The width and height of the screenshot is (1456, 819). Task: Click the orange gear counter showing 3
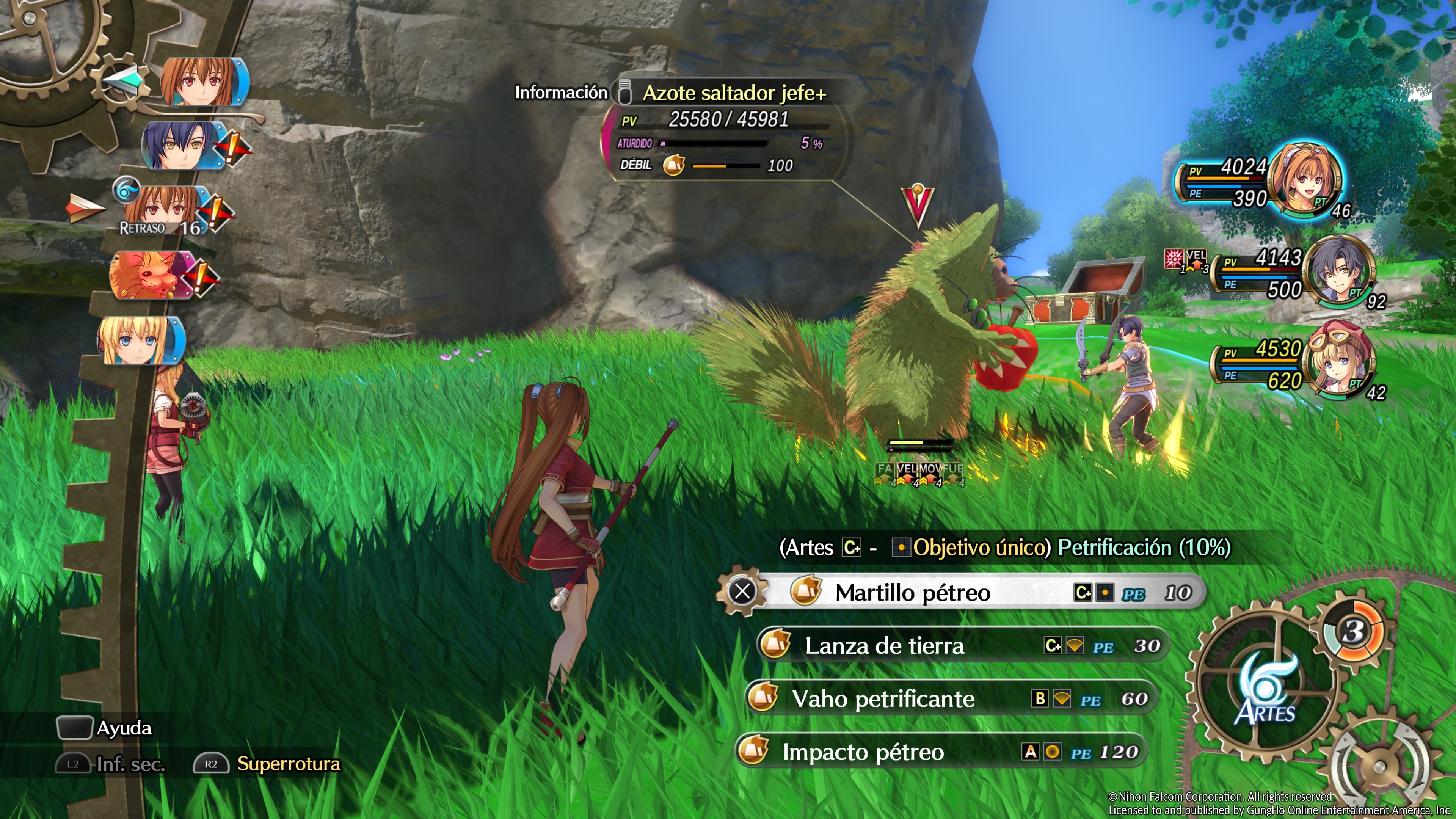click(x=1354, y=631)
